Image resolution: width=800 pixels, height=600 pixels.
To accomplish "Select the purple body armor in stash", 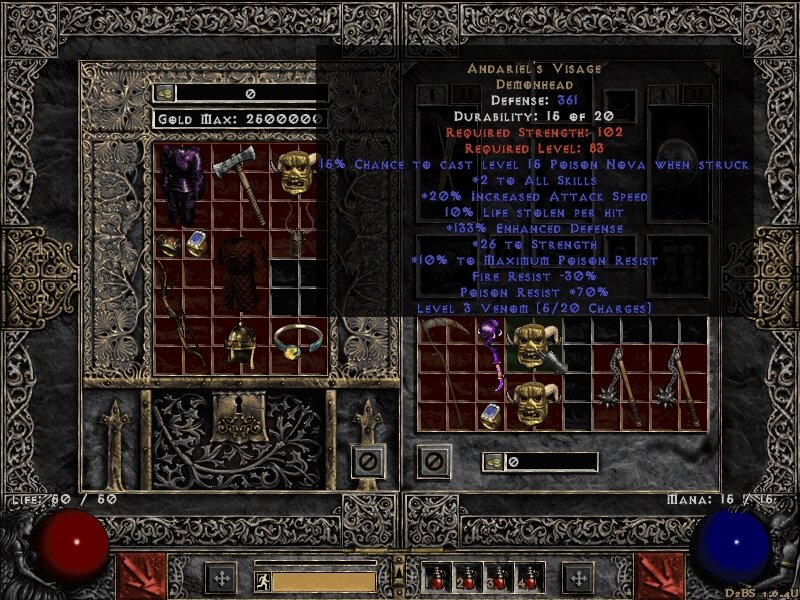I will pyautogui.click(x=182, y=186).
